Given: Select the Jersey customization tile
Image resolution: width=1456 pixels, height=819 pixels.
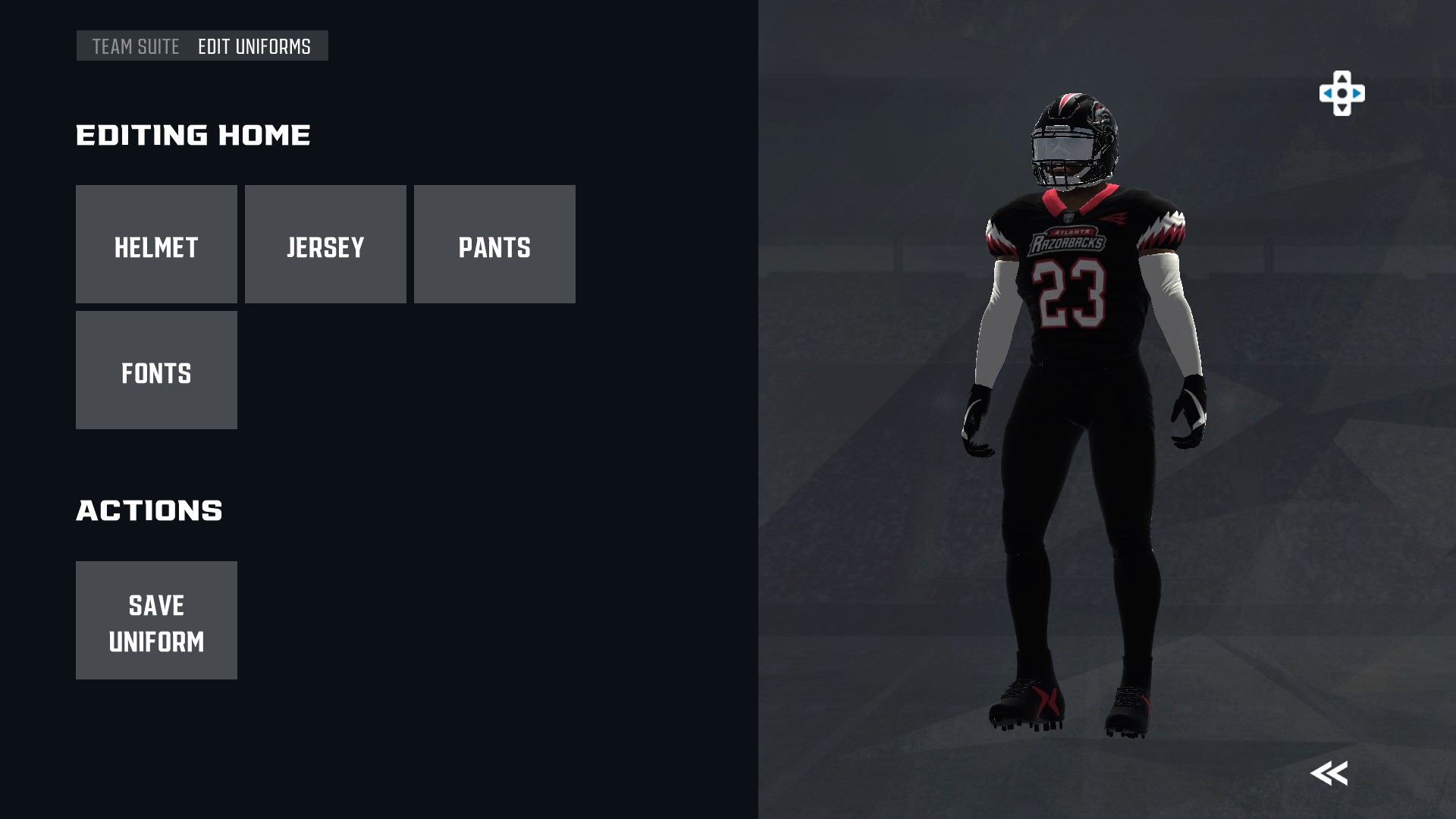Looking at the screenshot, I should tap(325, 244).
